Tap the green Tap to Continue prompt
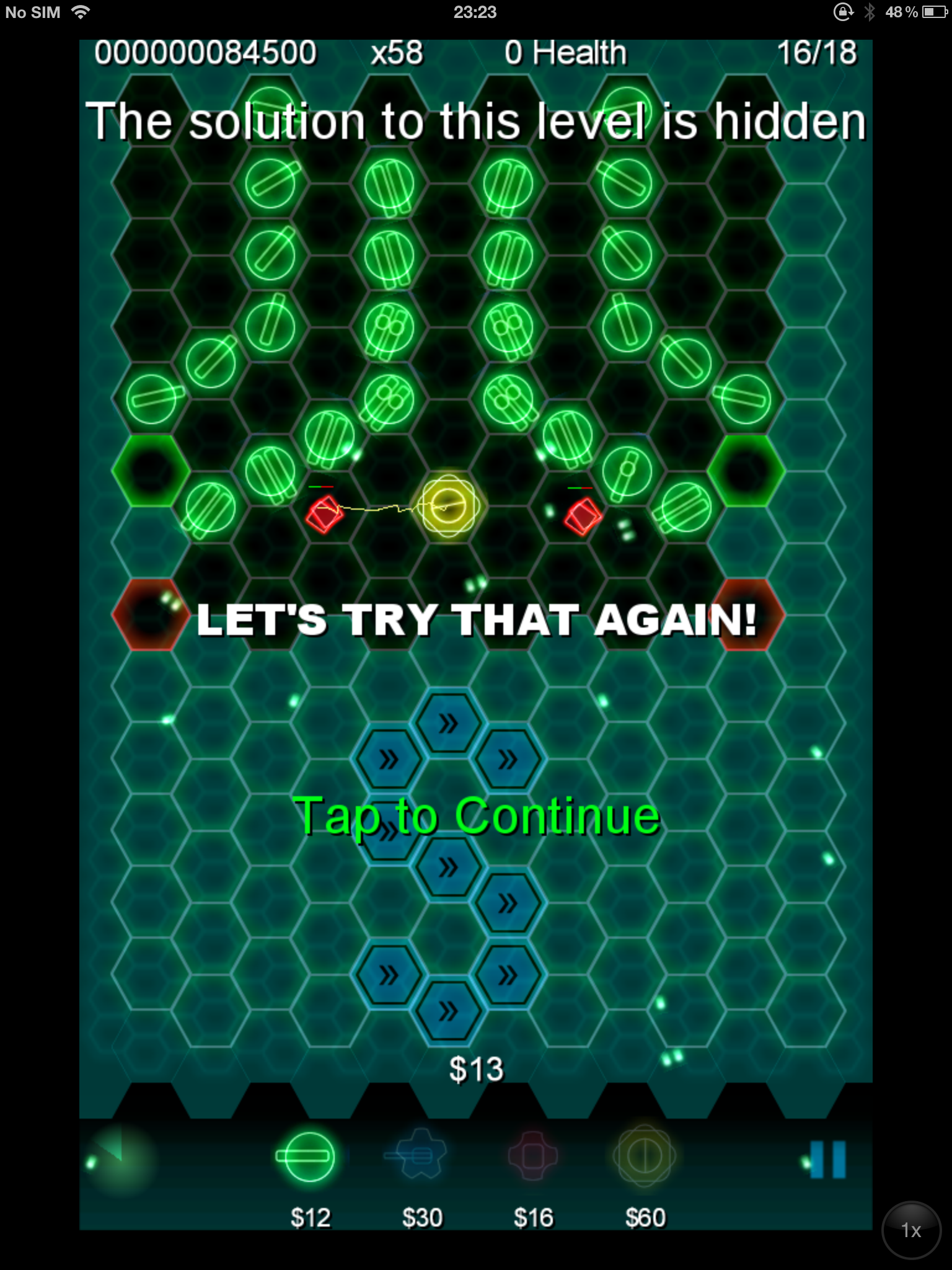Viewport: 952px width, 1270px height. [476, 815]
